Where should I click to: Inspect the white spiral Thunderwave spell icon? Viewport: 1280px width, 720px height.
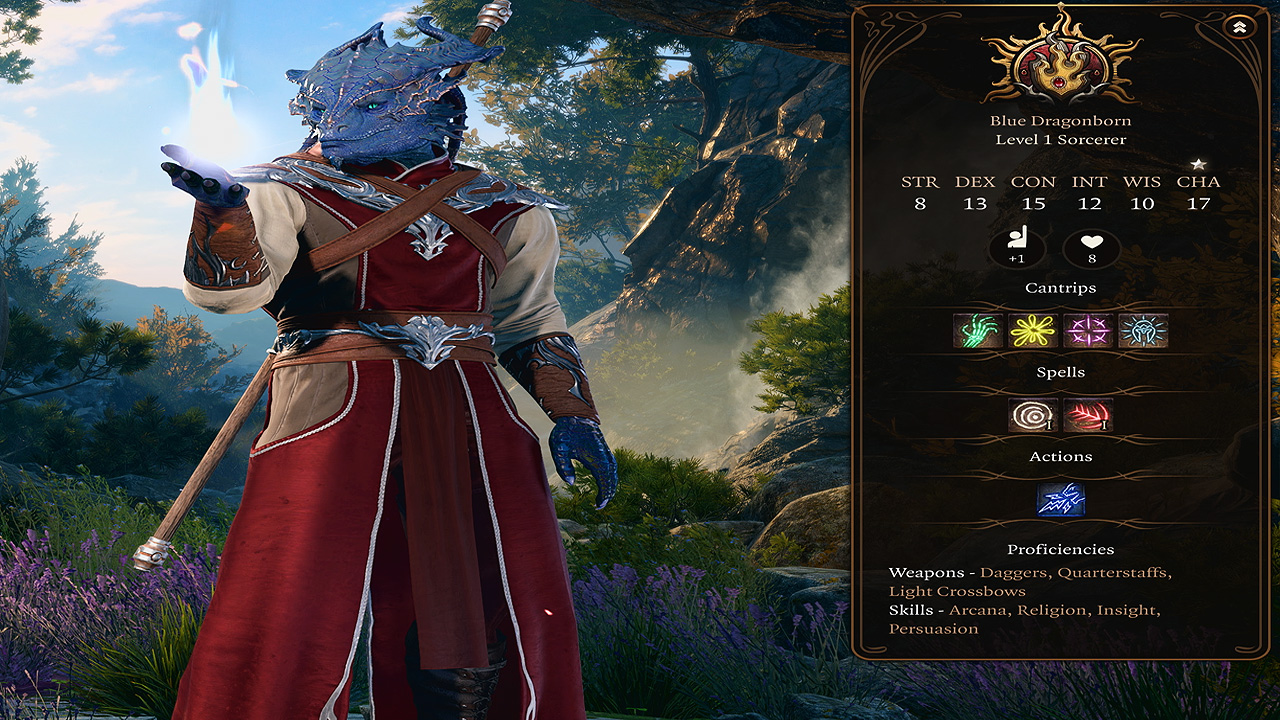1033,415
